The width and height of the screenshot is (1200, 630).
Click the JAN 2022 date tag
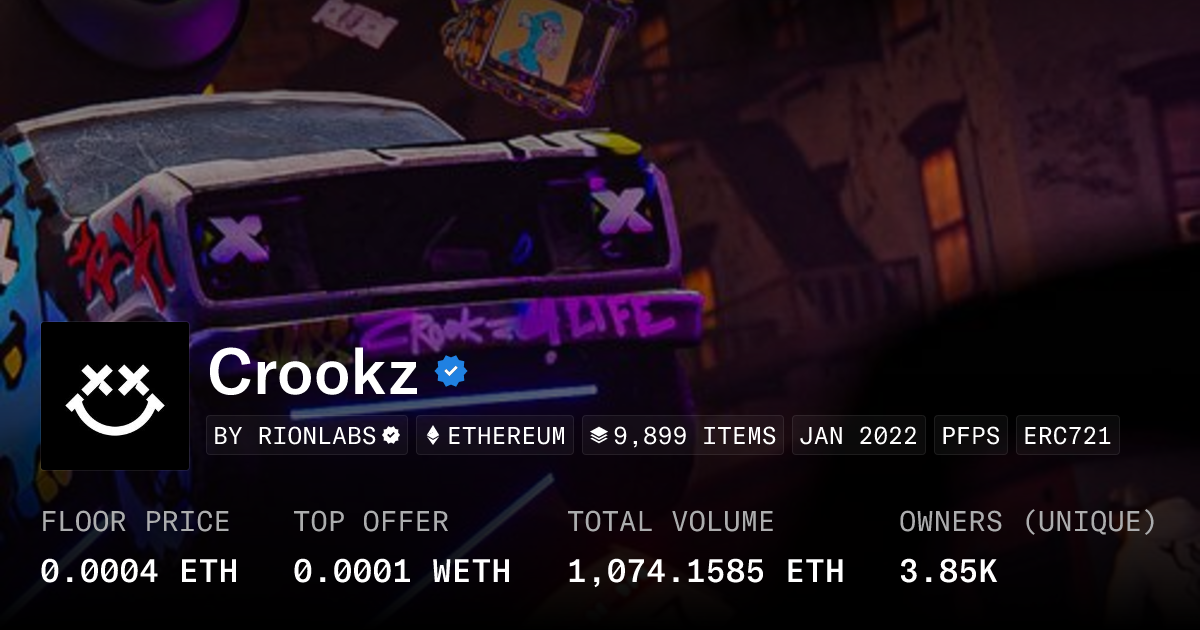tap(859, 436)
